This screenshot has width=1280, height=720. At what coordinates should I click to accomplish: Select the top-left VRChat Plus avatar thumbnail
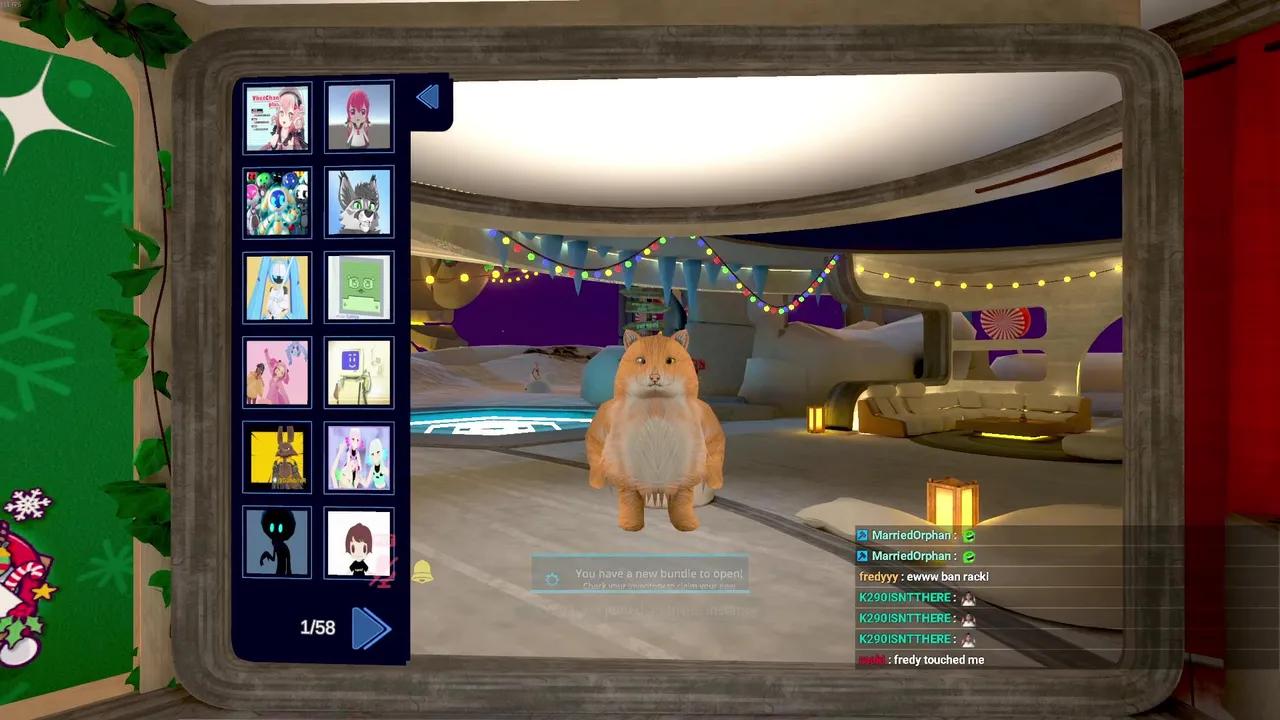click(277, 116)
